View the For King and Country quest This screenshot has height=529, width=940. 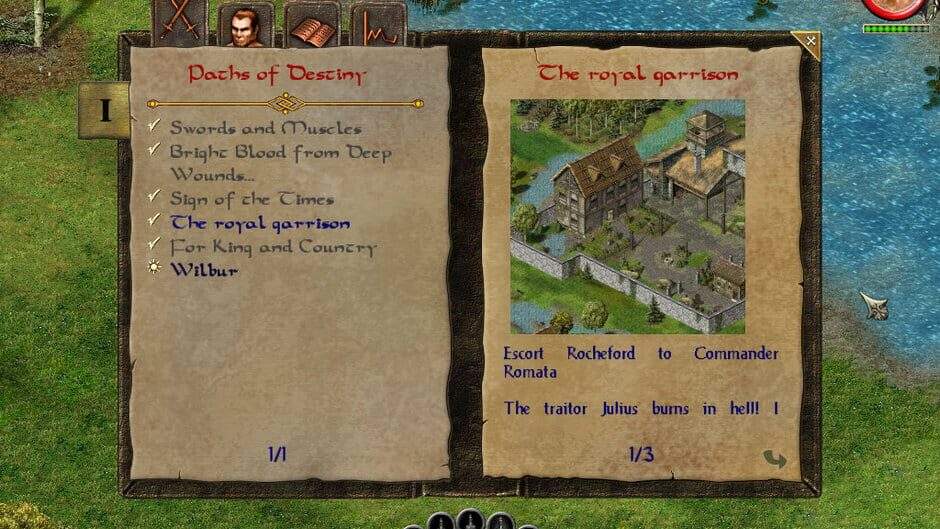pos(272,246)
